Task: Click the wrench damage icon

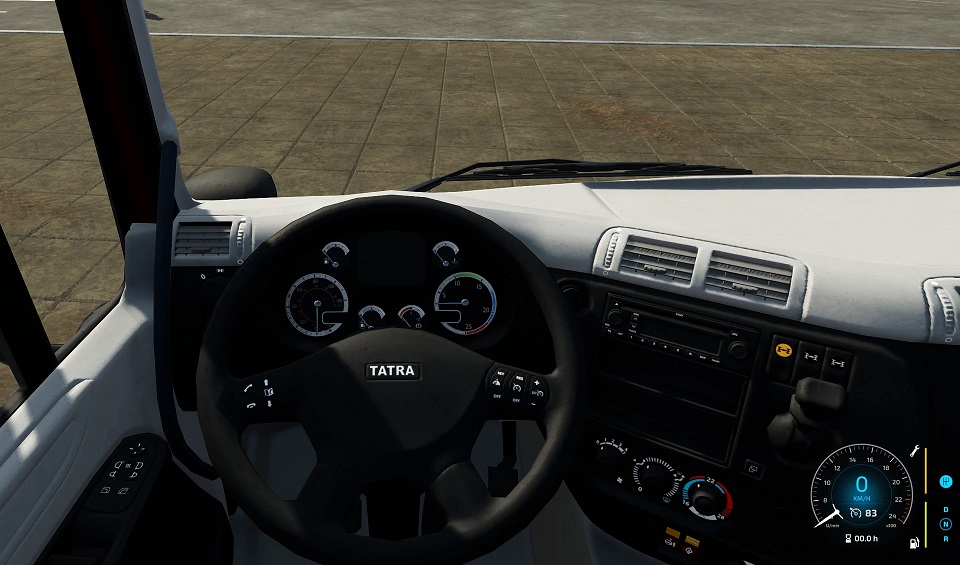Action: pyautogui.click(x=914, y=452)
